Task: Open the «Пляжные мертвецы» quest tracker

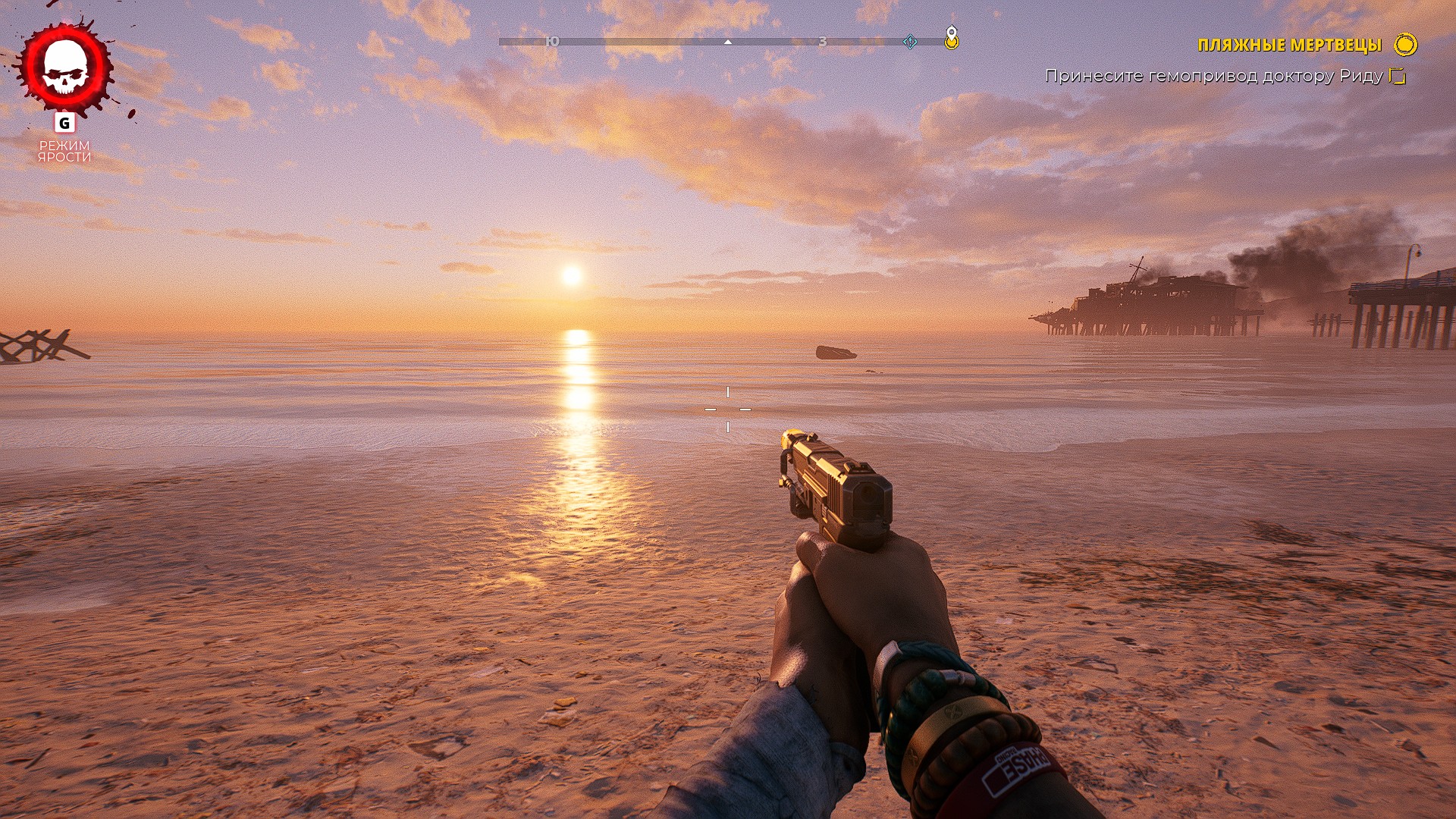Action: tap(1289, 45)
